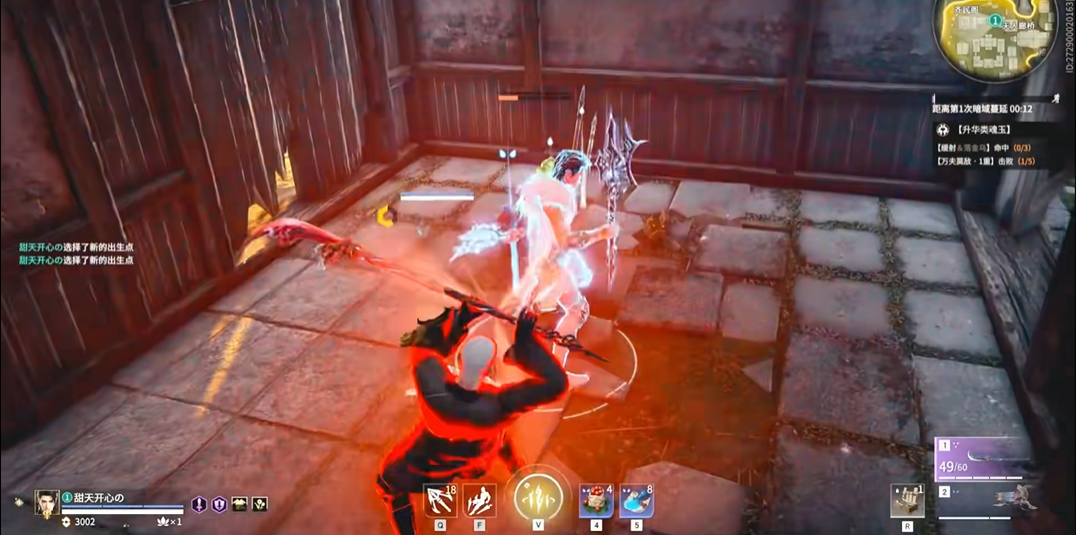
Task: Use the repair kit item slot
Action: tap(907, 500)
